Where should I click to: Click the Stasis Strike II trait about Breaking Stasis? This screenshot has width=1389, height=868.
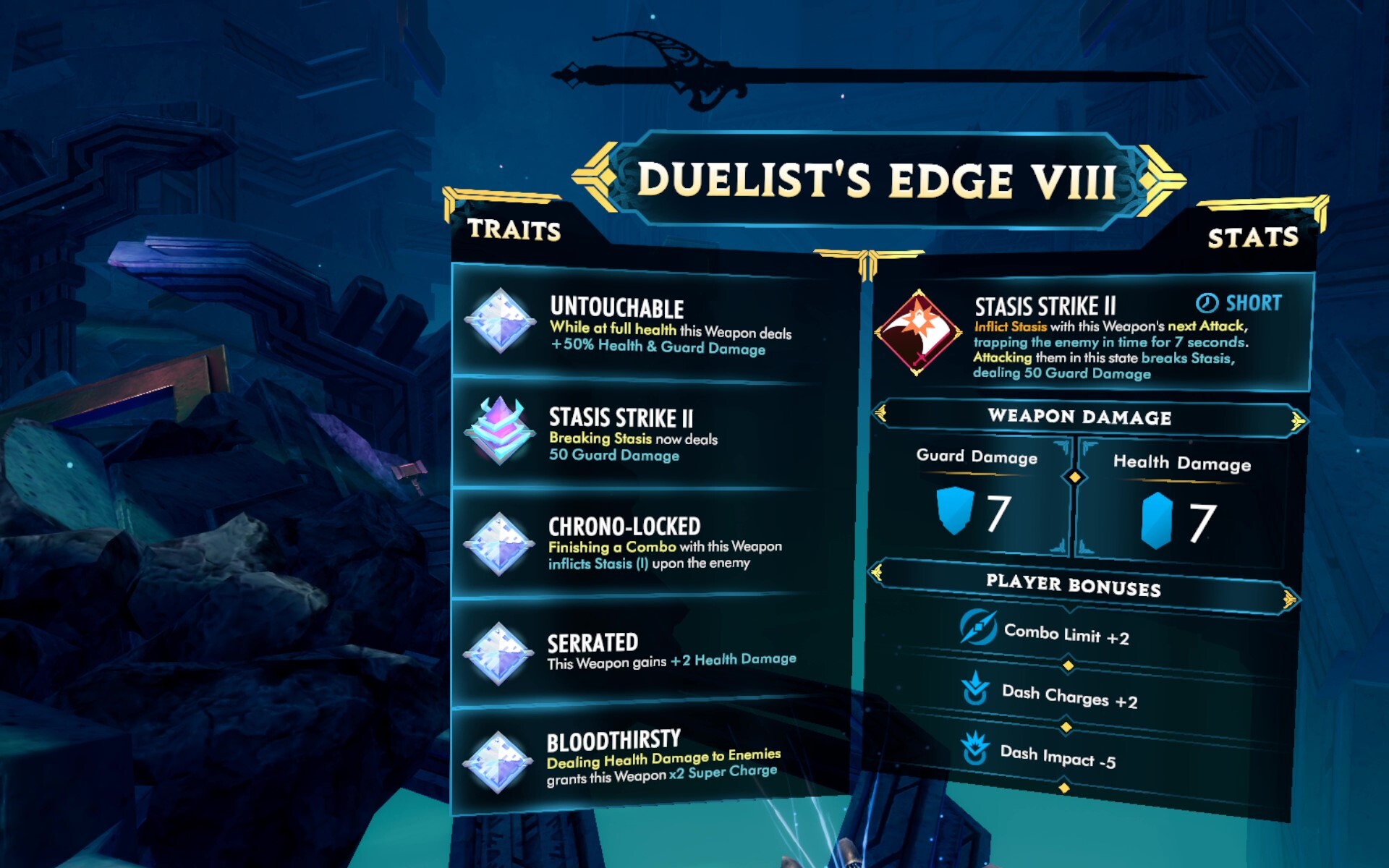tap(651, 434)
